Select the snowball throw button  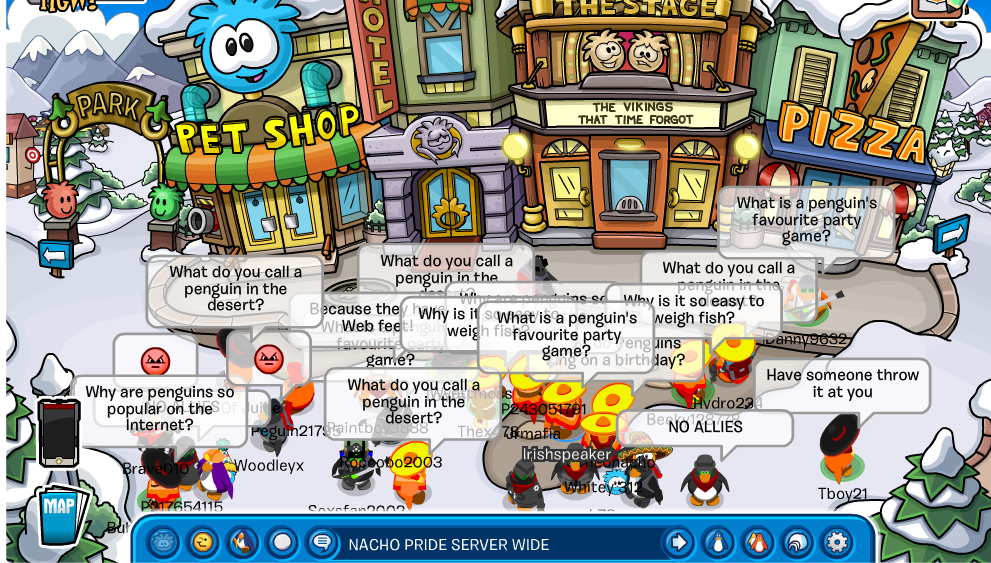point(282,543)
